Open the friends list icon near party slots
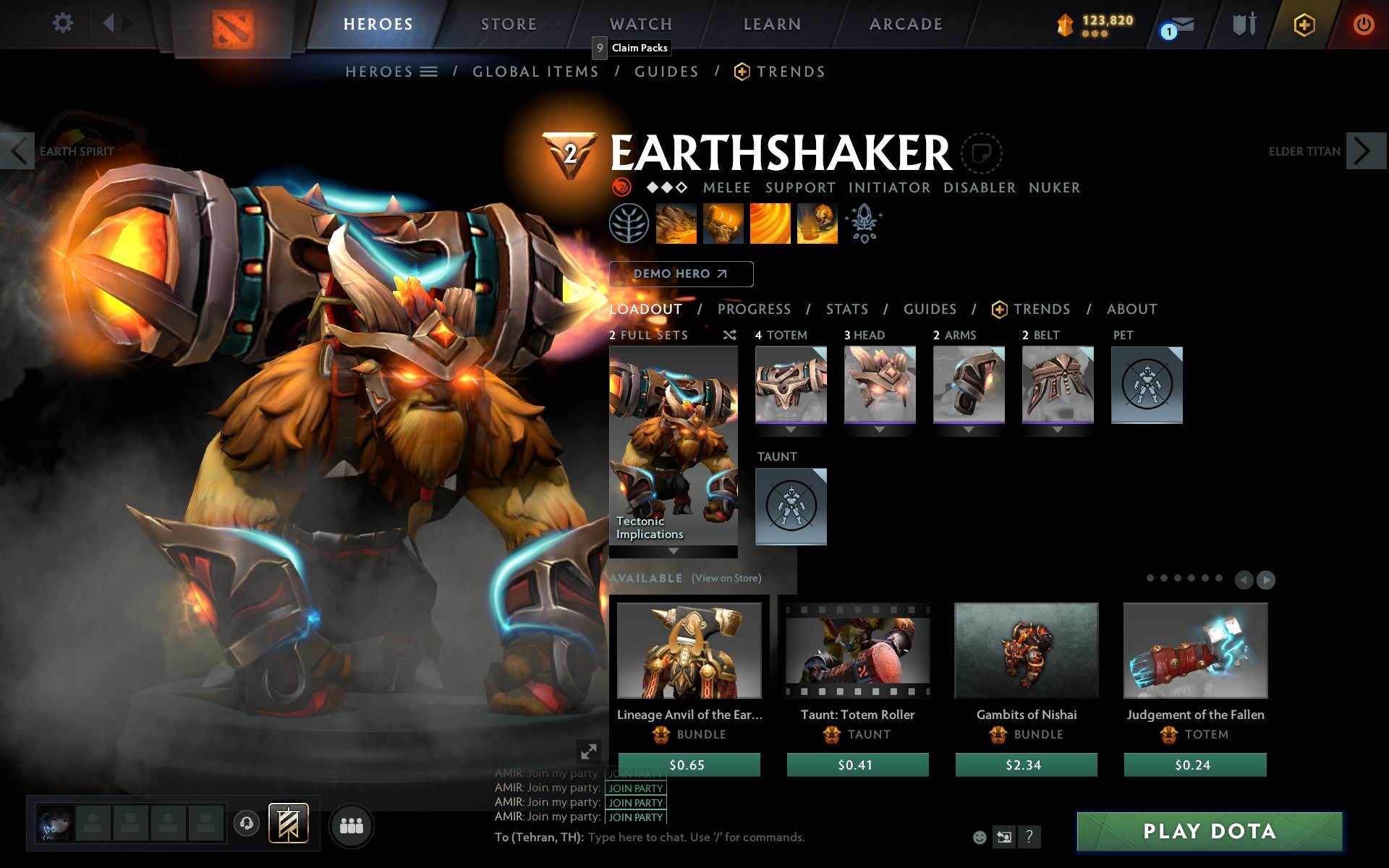1389x868 pixels. (352, 825)
